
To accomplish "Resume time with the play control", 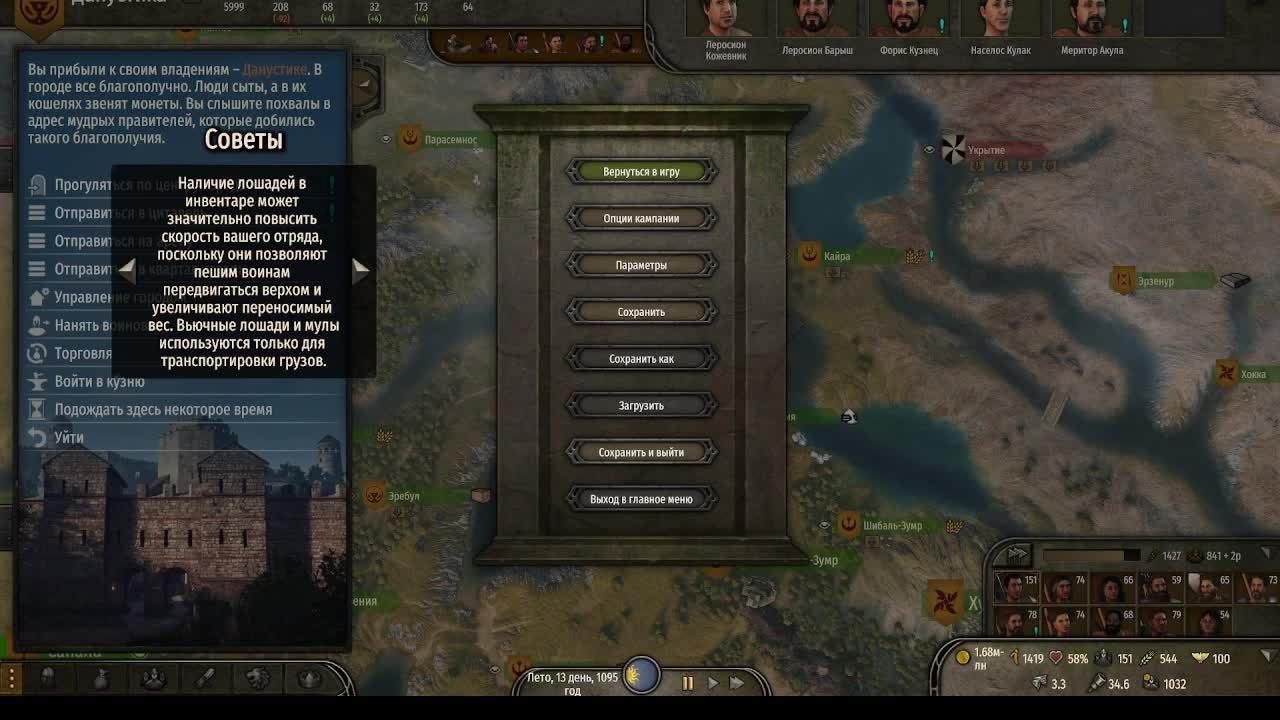I will pyautogui.click(x=712, y=682).
